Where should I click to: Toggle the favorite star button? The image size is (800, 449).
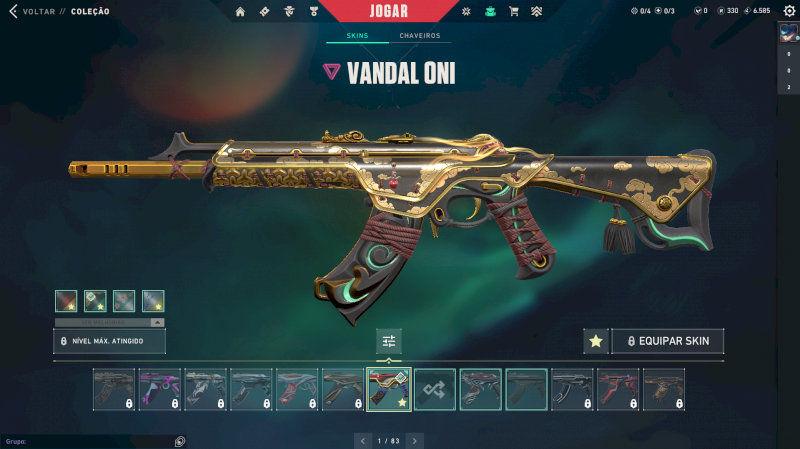[x=596, y=341]
